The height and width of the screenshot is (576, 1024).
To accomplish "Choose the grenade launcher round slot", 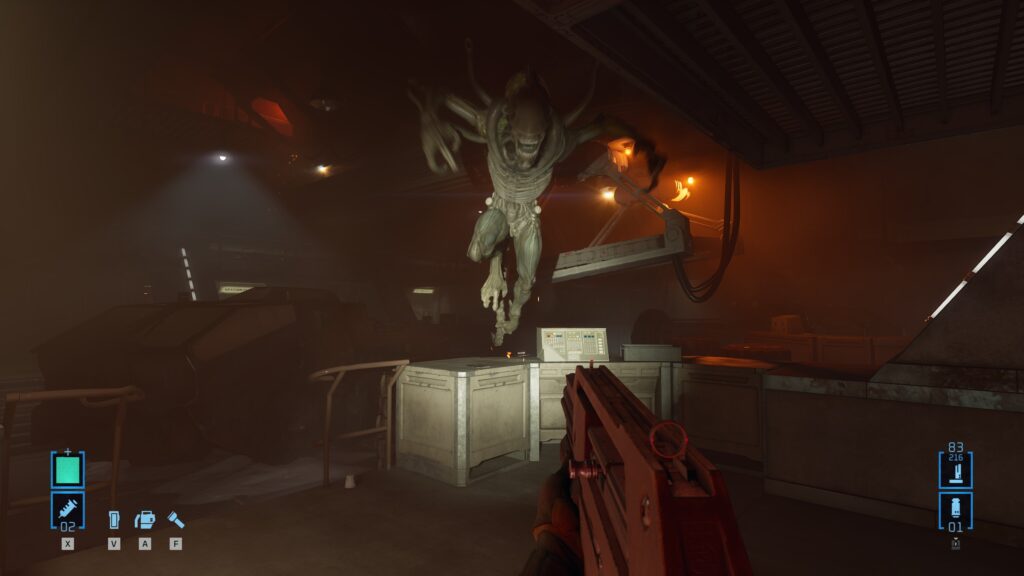I will tap(955, 510).
